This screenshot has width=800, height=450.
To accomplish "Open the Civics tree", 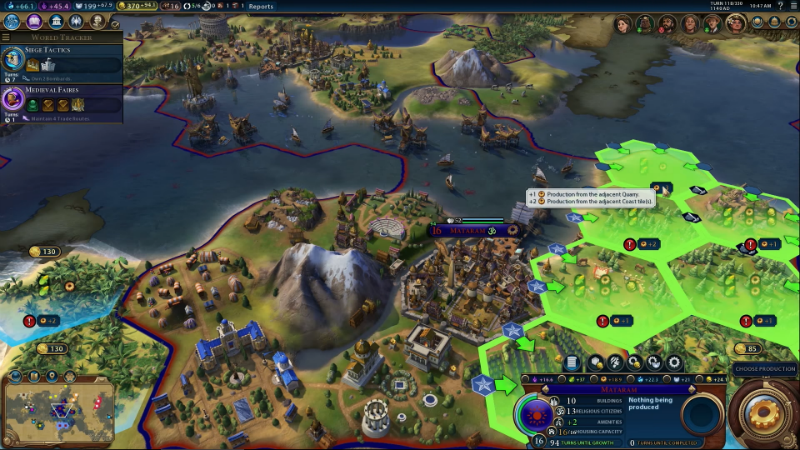I will coord(33,21).
